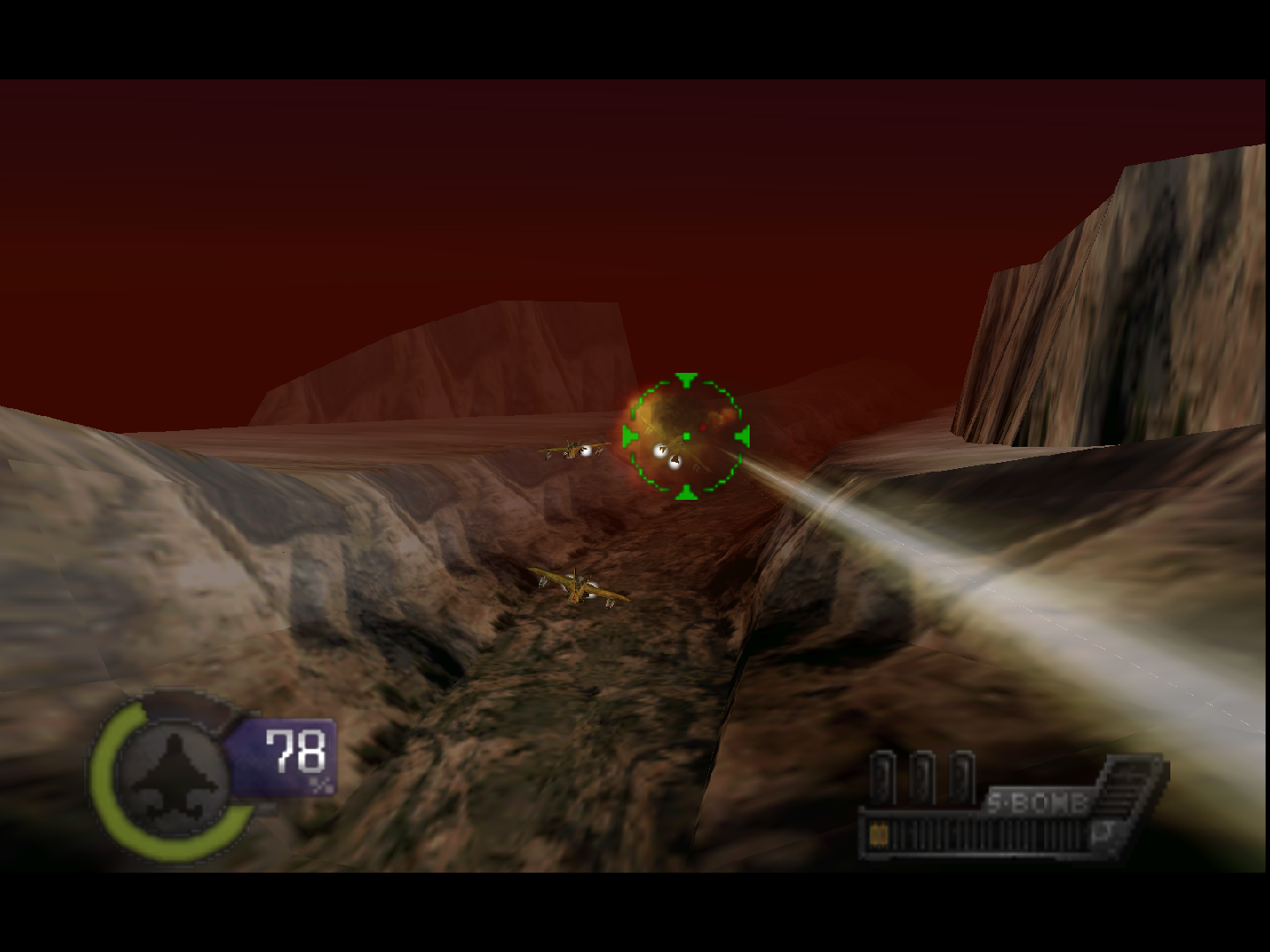Click the right green bracket of the reticle
This screenshot has height=952, width=1270.
point(743,435)
